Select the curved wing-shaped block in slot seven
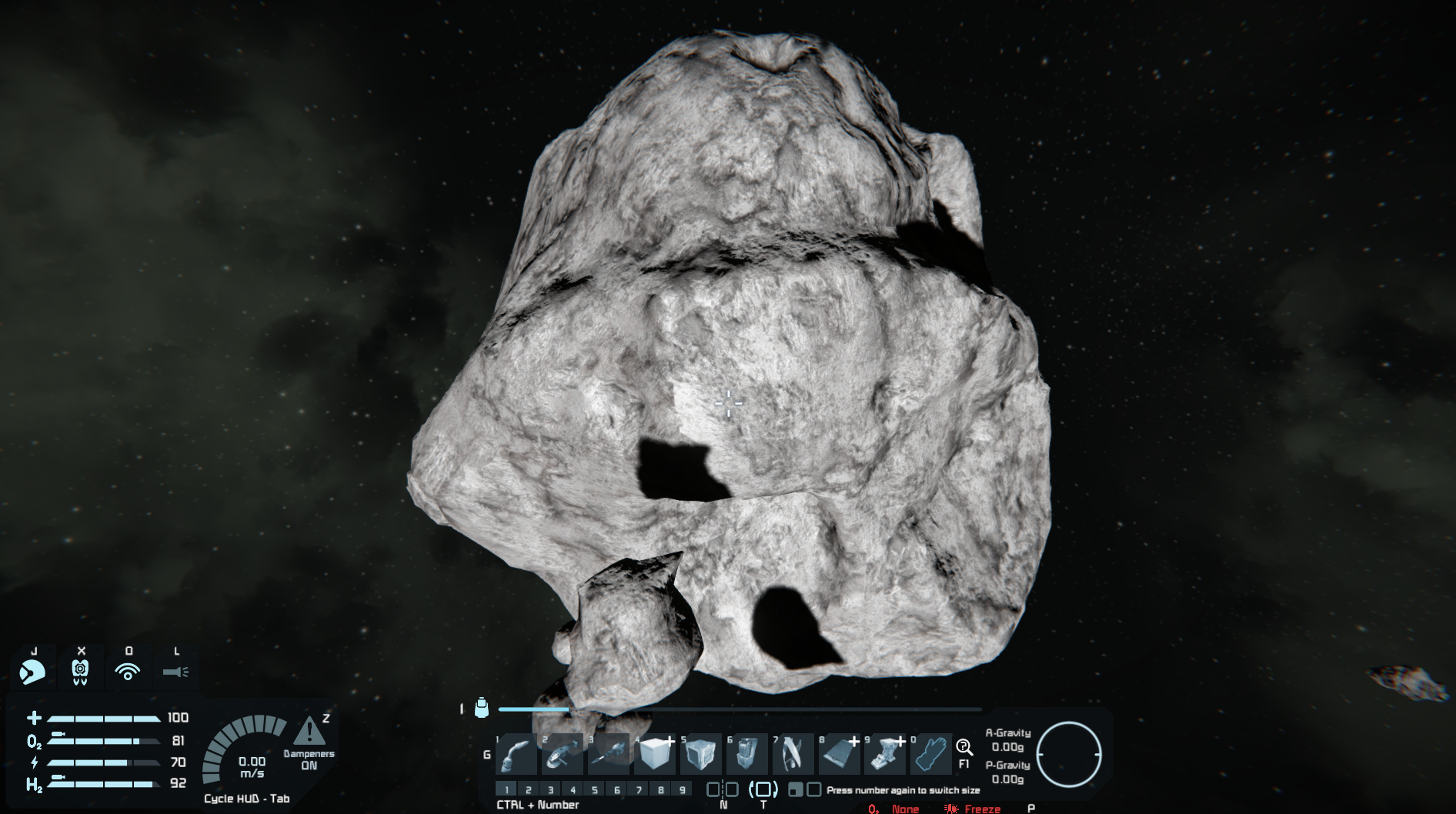1456x814 pixels. point(793,754)
